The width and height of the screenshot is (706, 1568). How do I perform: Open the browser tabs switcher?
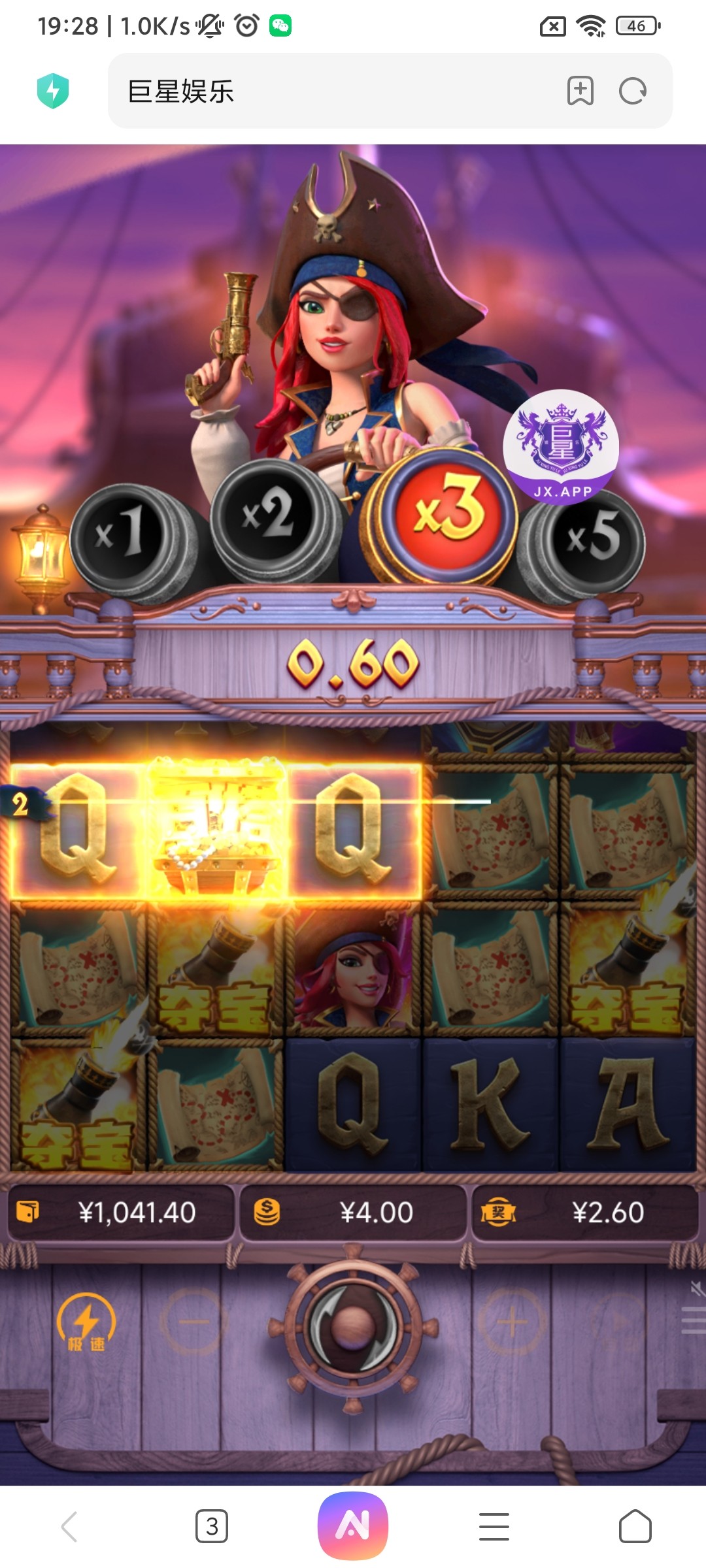coord(212,1527)
